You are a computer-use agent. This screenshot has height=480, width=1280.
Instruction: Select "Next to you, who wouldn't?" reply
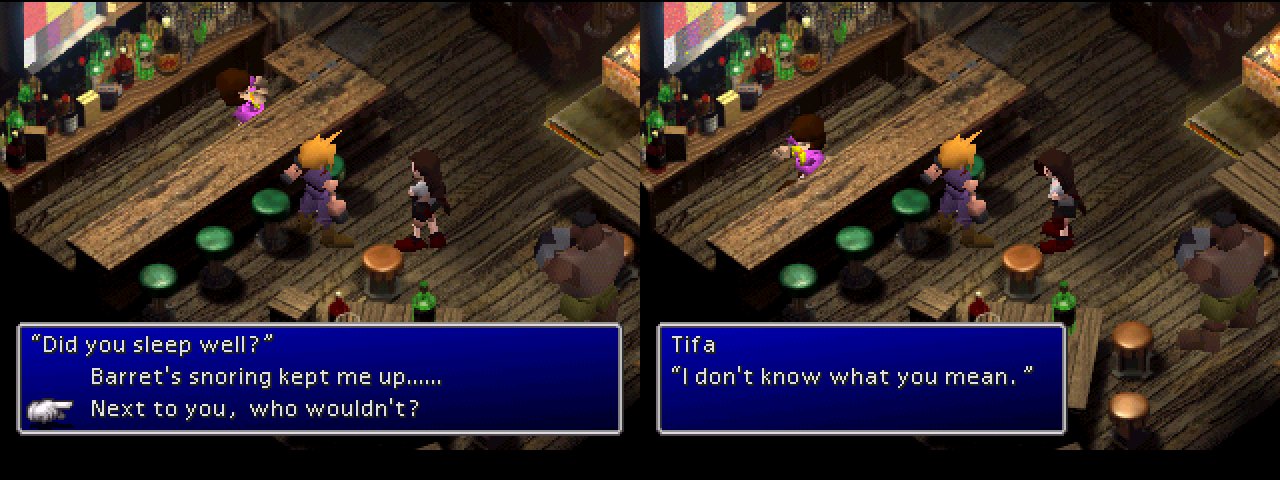click(254, 408)
